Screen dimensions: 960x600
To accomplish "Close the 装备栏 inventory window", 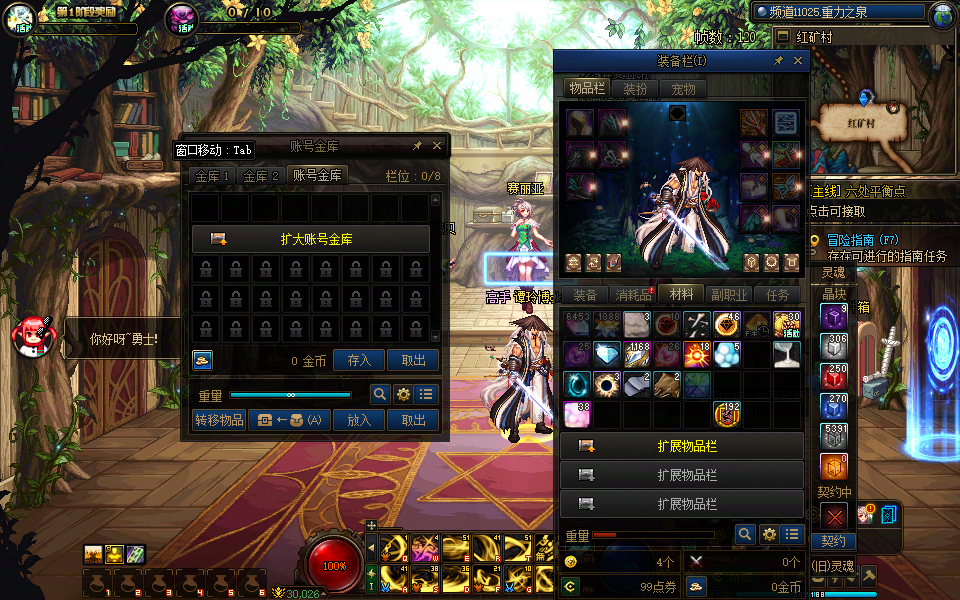I will click(798, 61).
